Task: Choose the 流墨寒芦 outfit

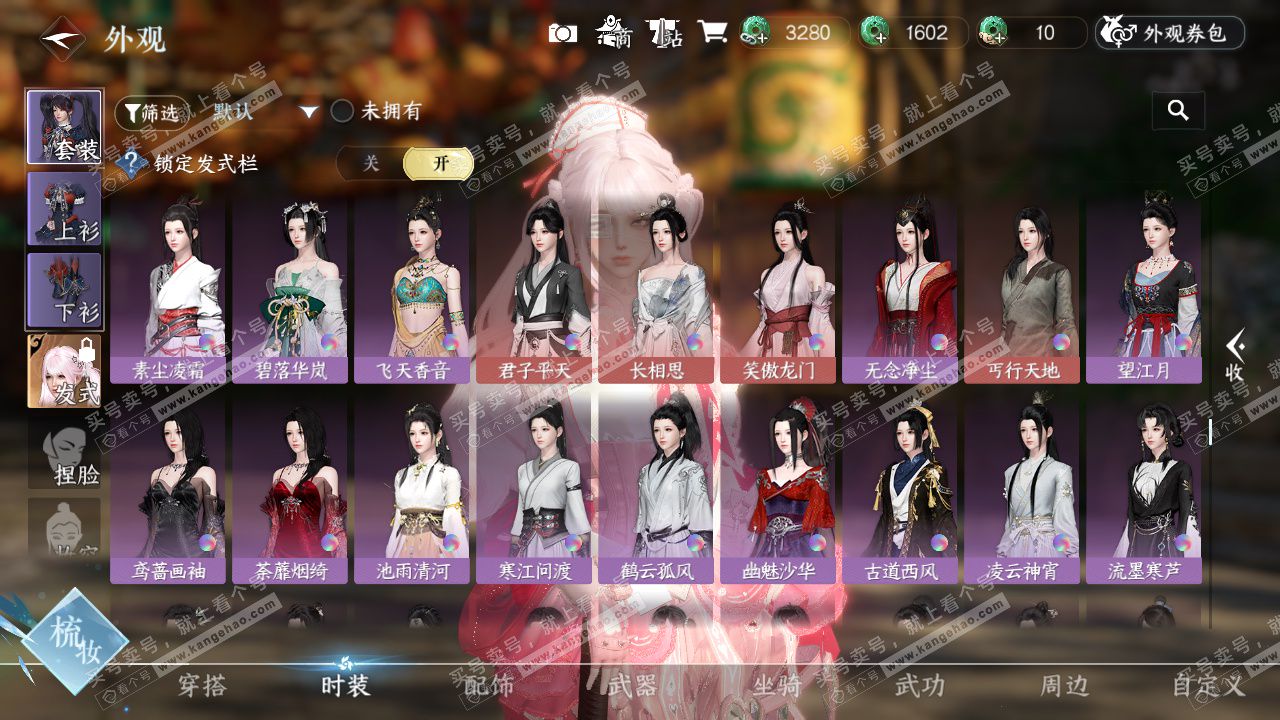Action: (x=1144, y=490)
